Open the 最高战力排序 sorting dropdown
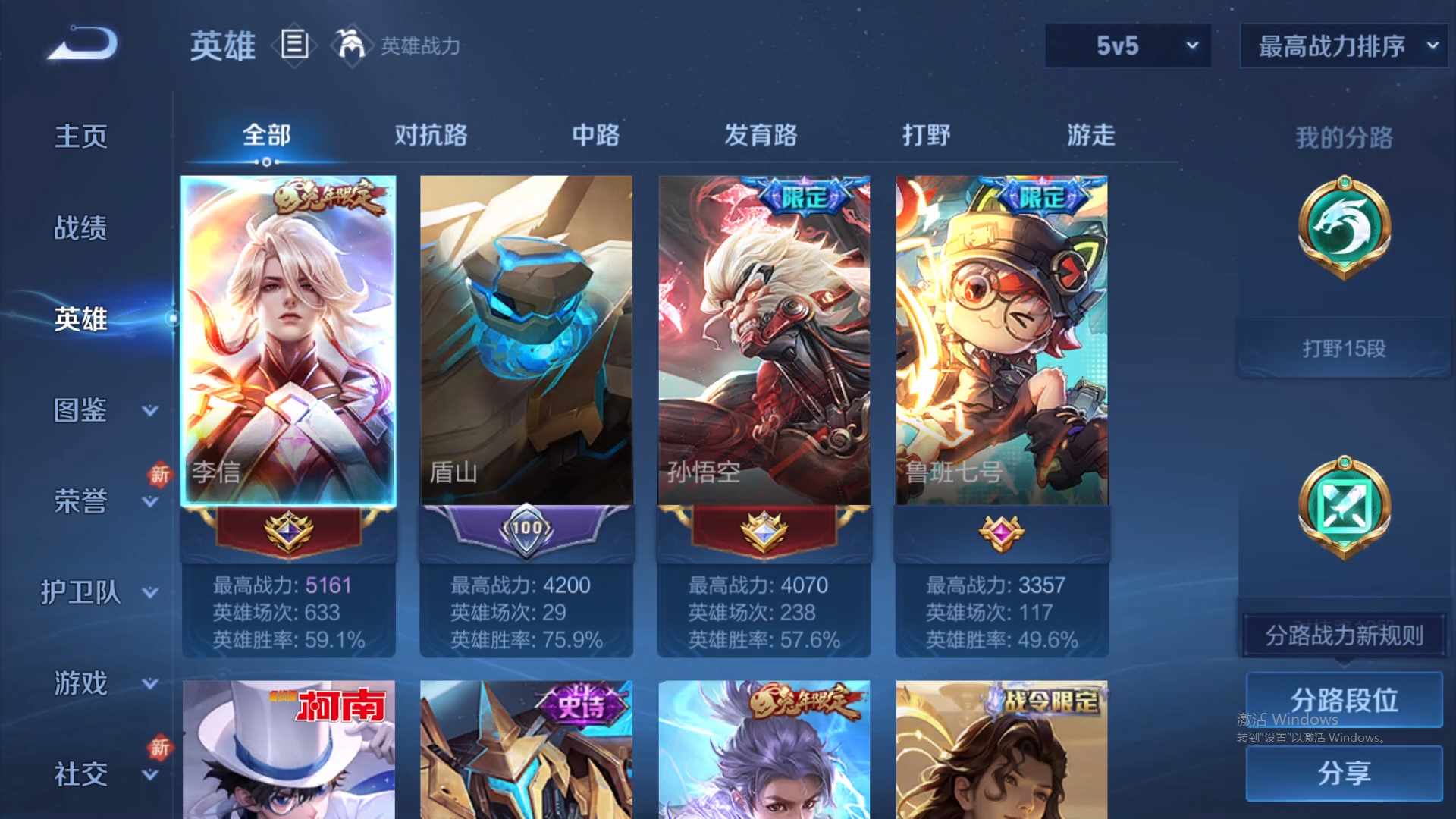The width and height of the screenshot is (1456, 819). click(x=1342, y=45)
